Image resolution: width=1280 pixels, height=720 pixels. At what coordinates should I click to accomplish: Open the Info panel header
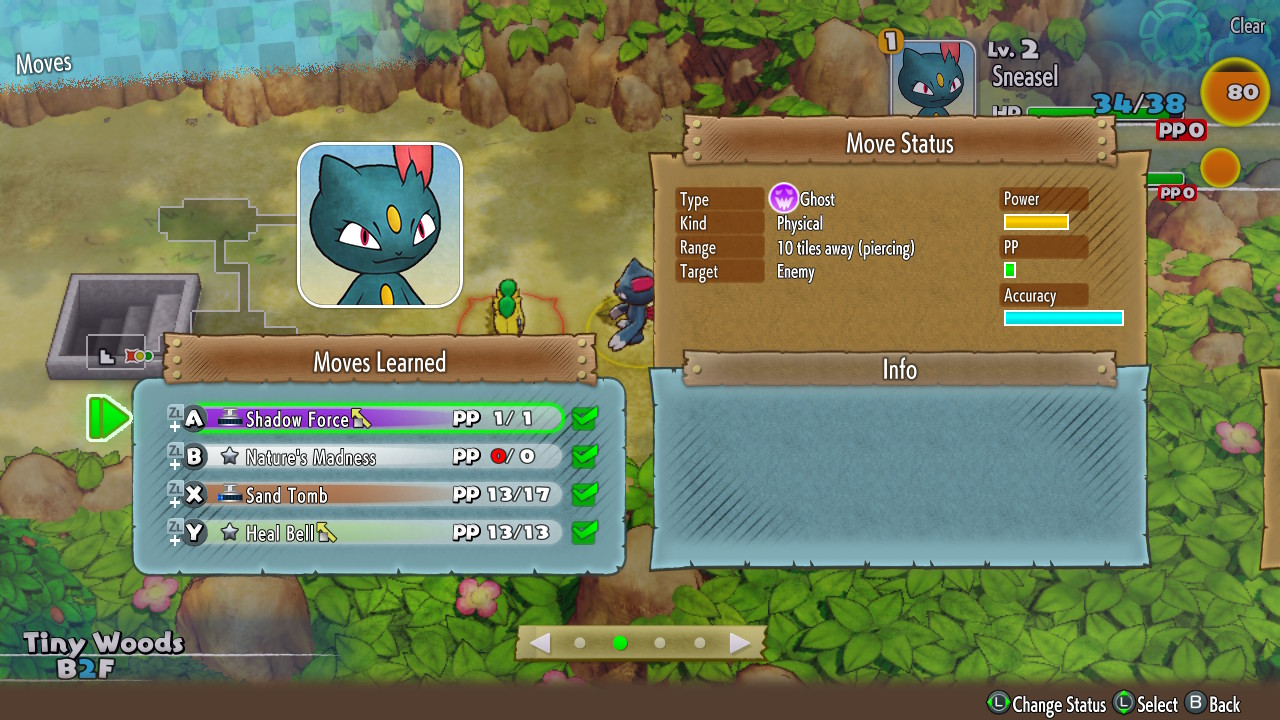(899, 370)
